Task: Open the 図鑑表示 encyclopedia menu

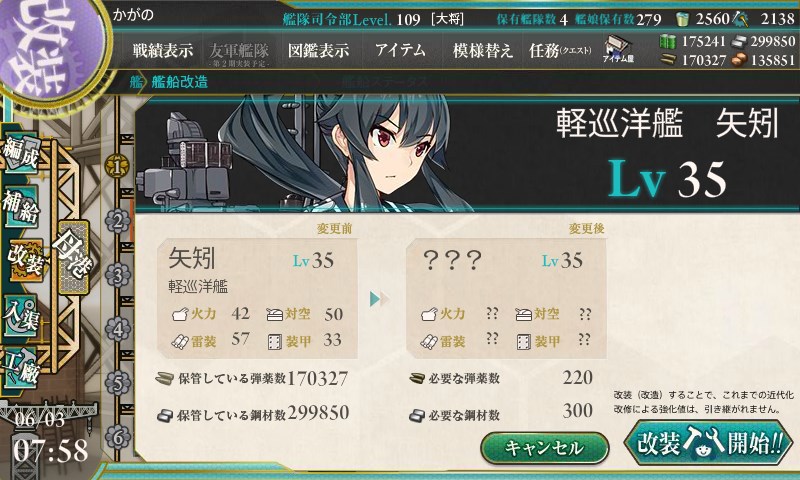Action: [318, 51]
